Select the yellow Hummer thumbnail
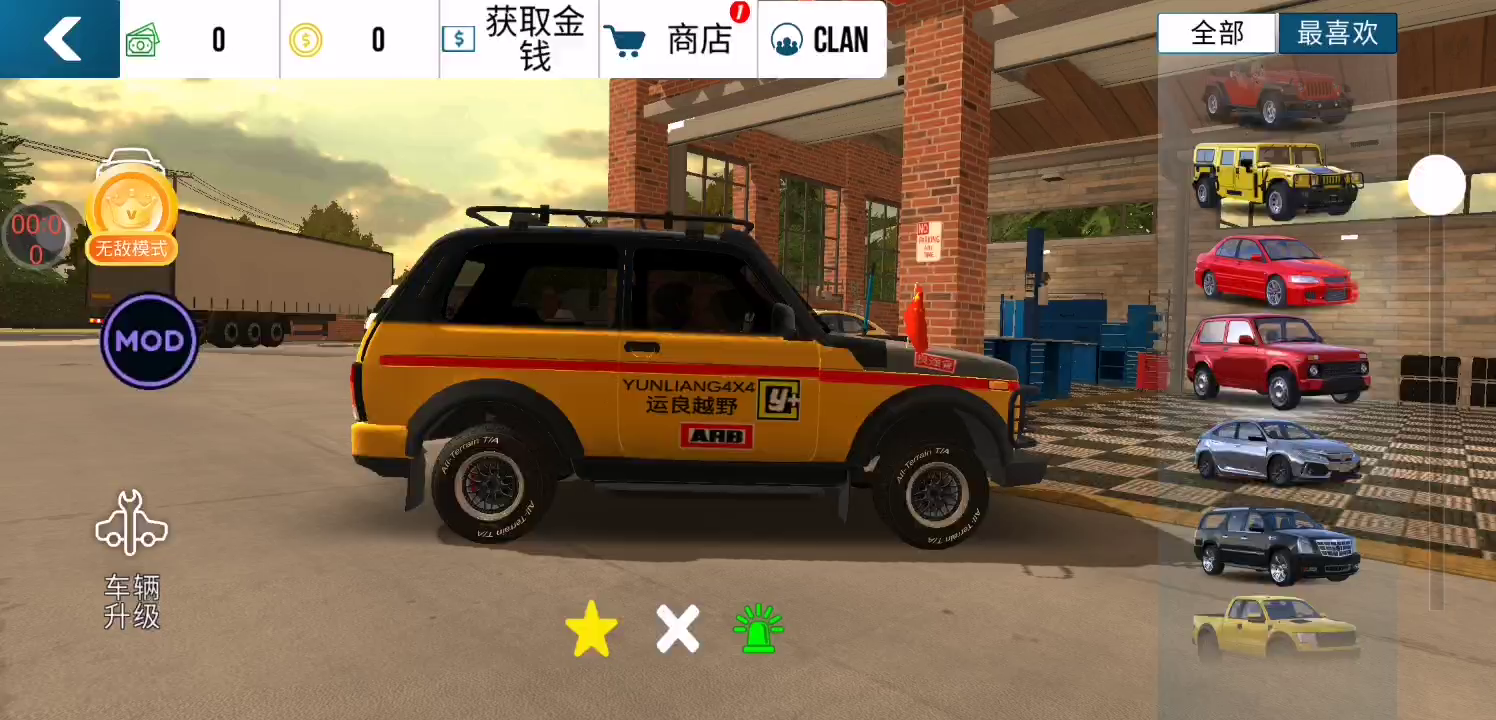Image resolution: width=1496 pixels, height=720 pixels. 1277,179
